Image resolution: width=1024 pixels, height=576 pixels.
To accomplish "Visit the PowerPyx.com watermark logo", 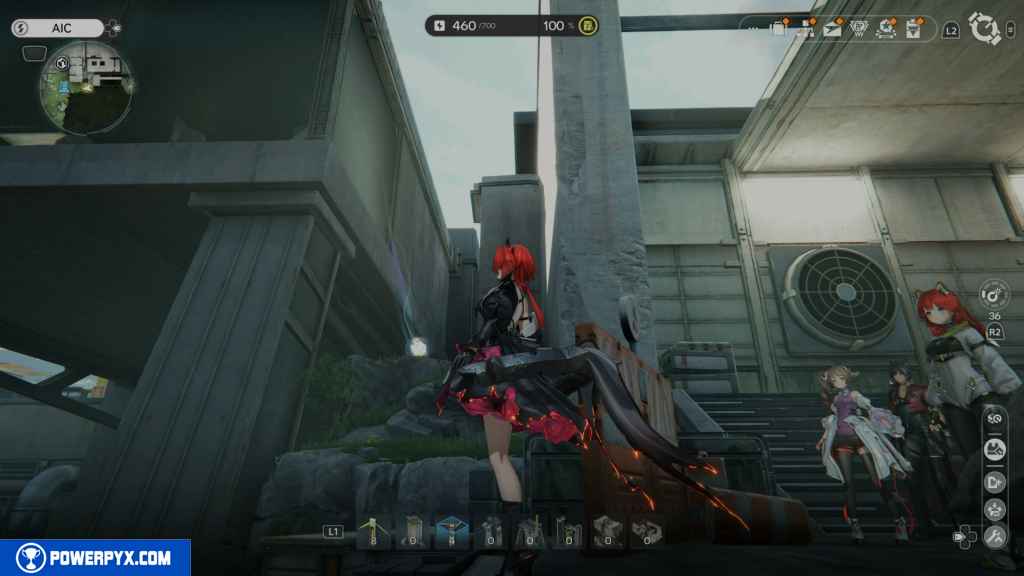I will [95, 558].
